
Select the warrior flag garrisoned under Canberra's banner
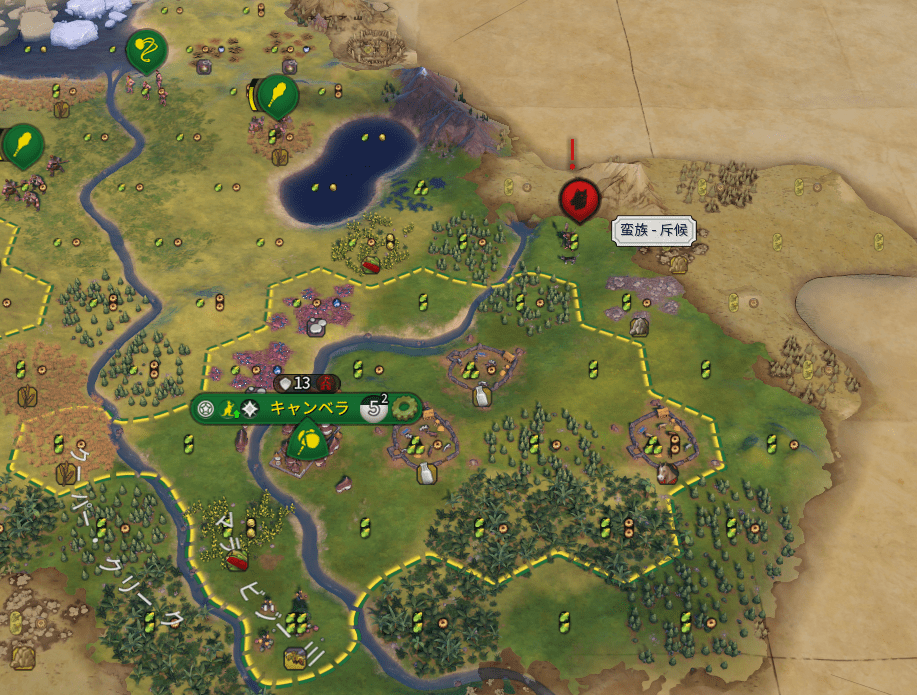[310, 438]
